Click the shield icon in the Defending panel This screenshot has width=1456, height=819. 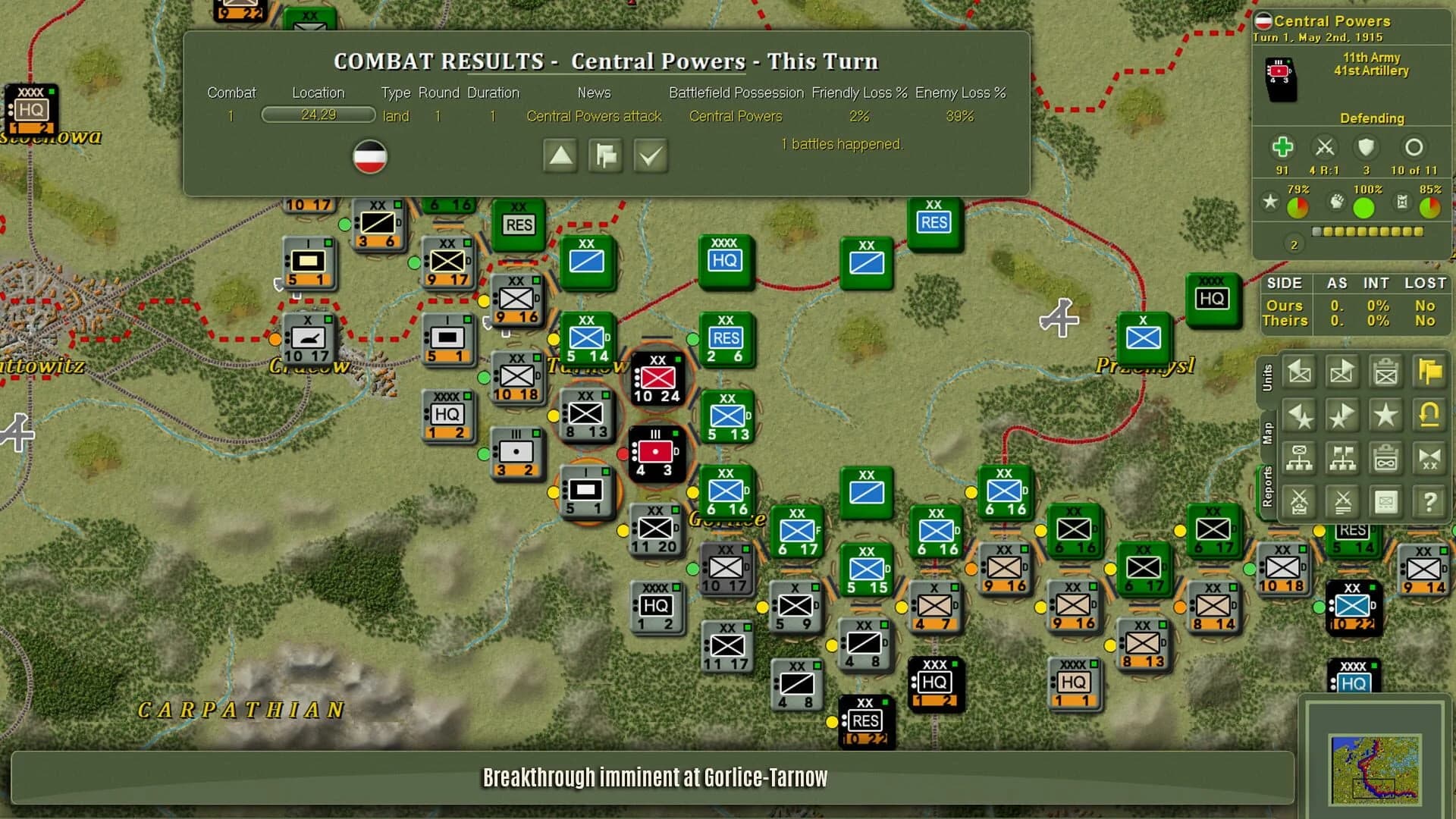(x=1367, y=146)
